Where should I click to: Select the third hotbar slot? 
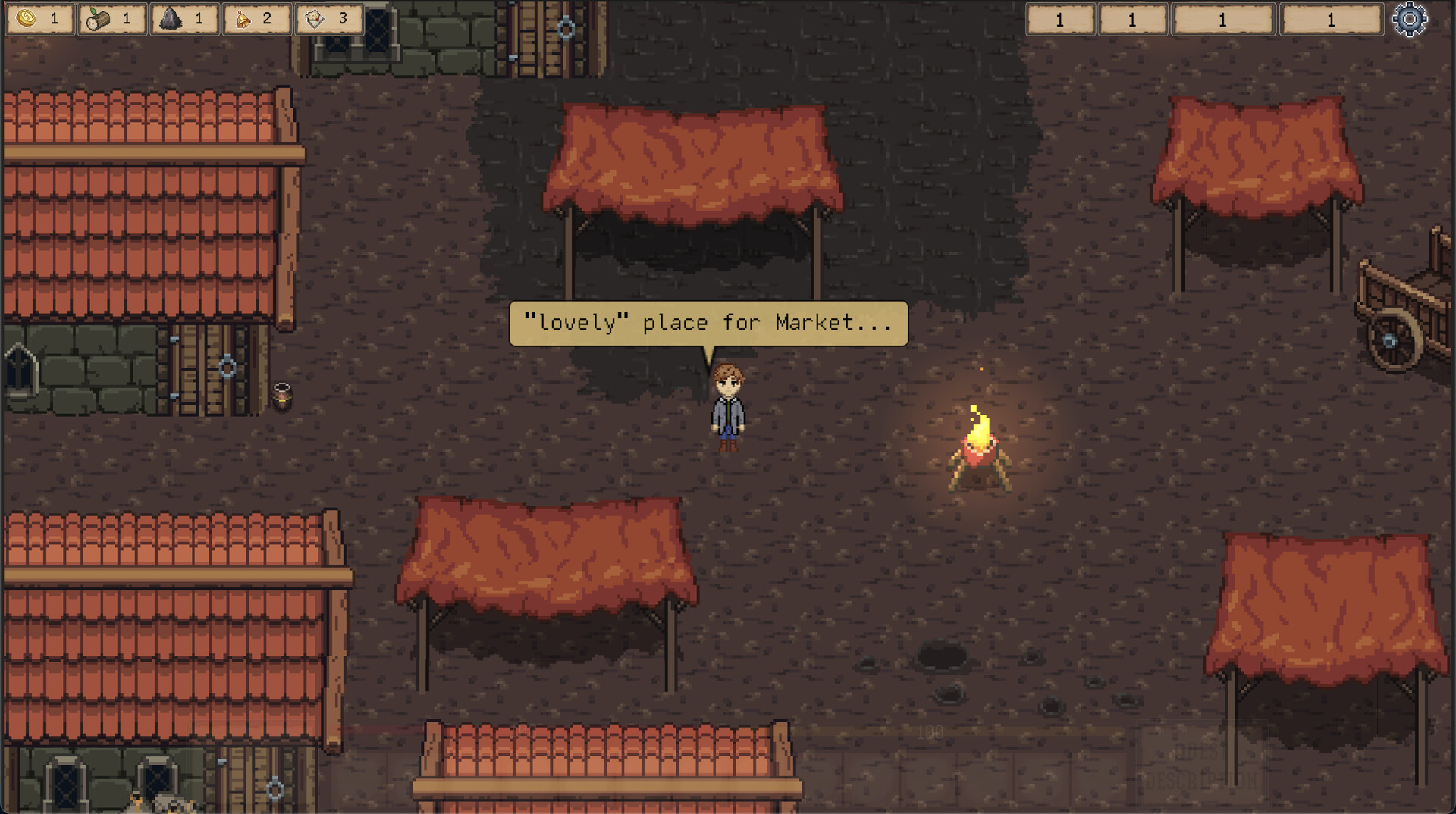pyautogui.click(x=1222, y=20)
